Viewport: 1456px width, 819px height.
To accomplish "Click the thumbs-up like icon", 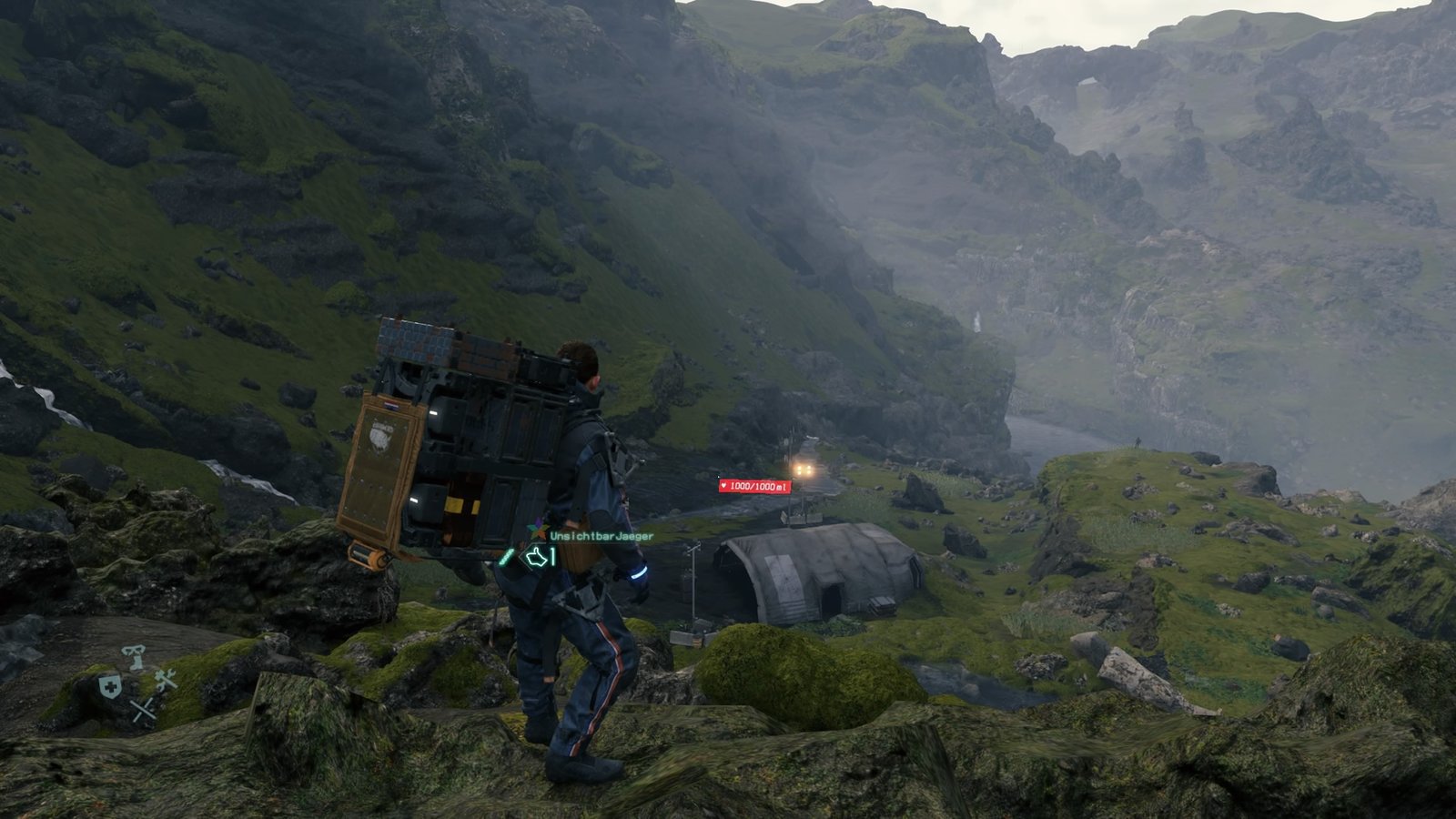I will pyautogui.click(x=536, y=558).
